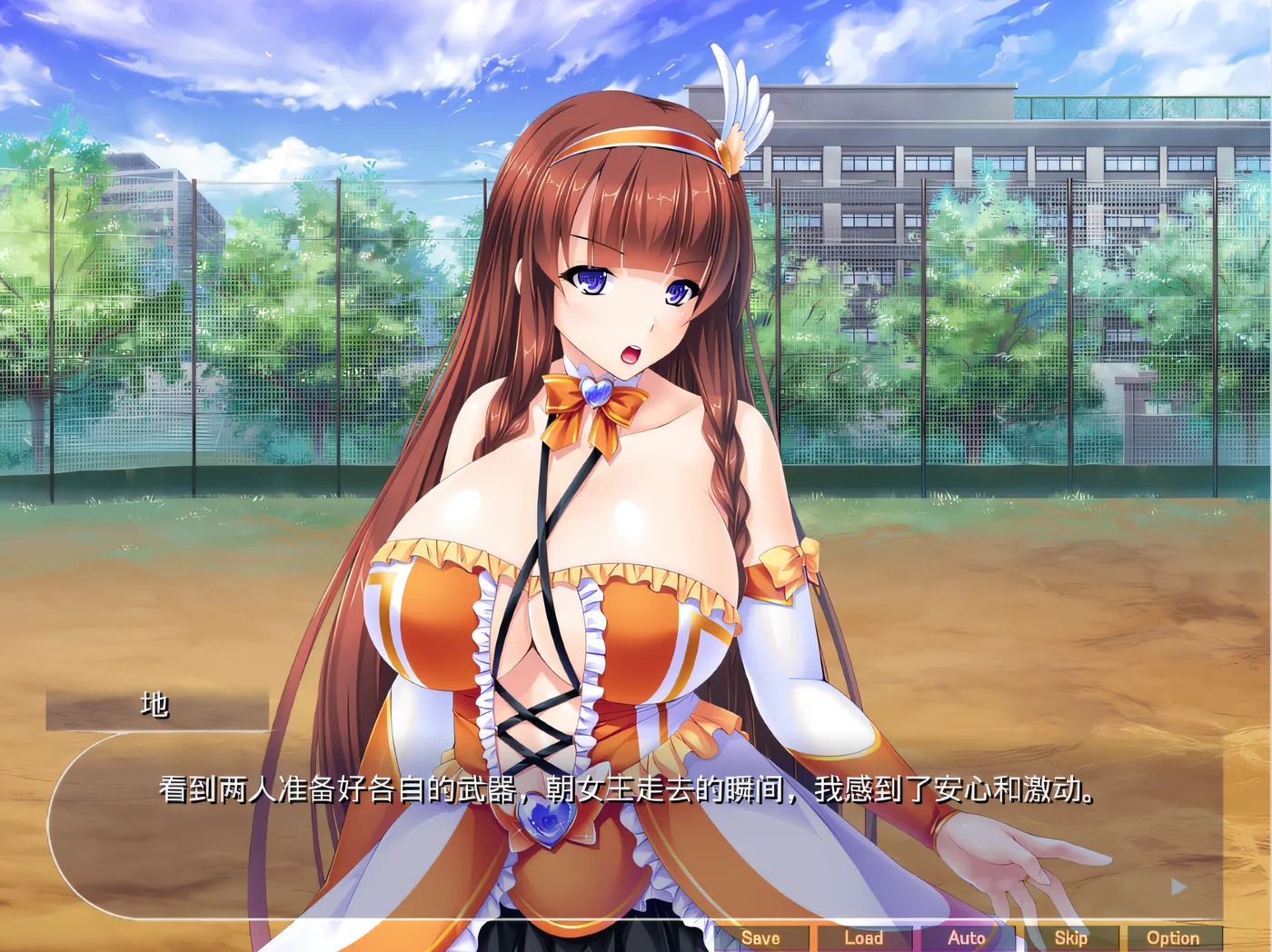Open the Option settings menu

(x=1171, y=937)
